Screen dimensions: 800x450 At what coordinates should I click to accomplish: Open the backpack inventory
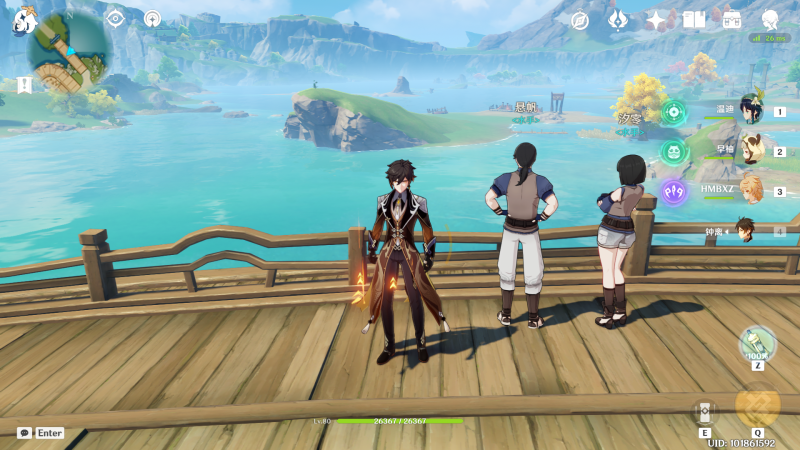pos(732,20)
